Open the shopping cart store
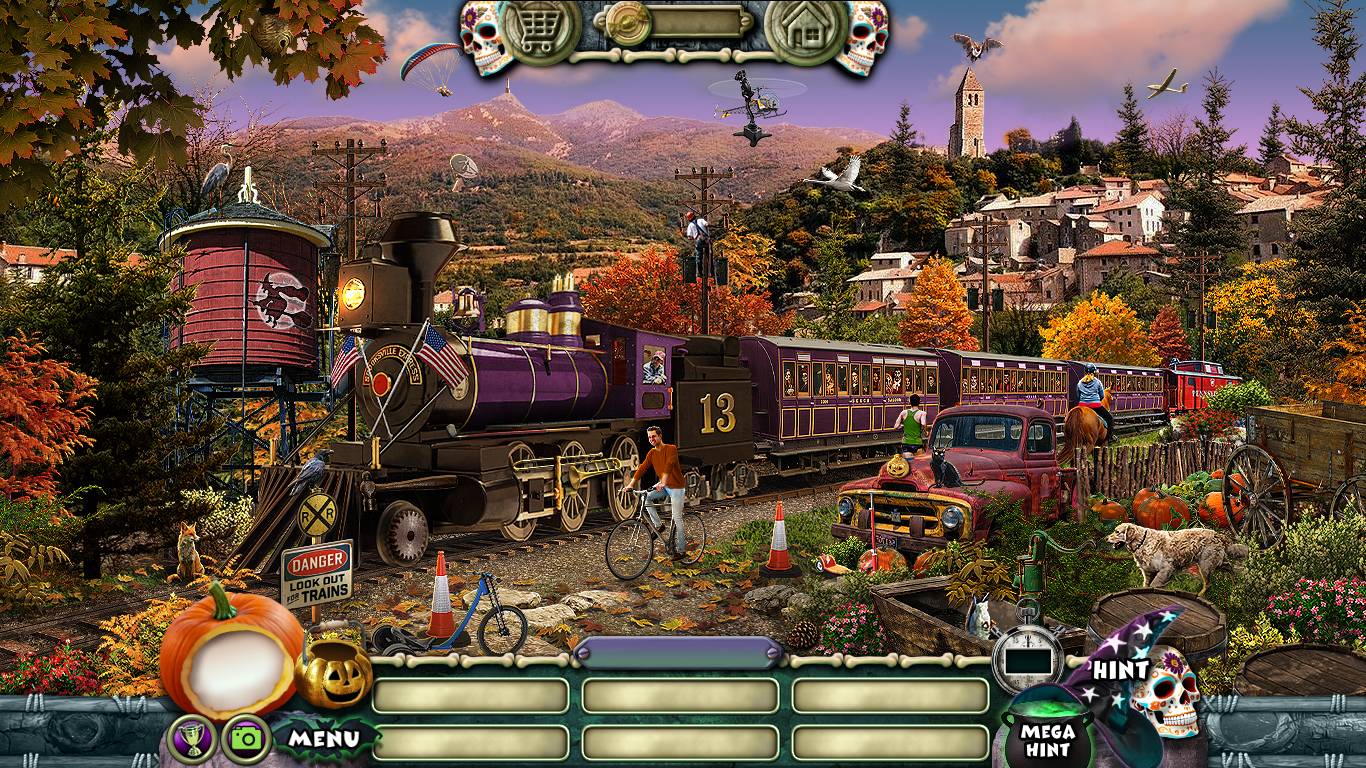 540,31
